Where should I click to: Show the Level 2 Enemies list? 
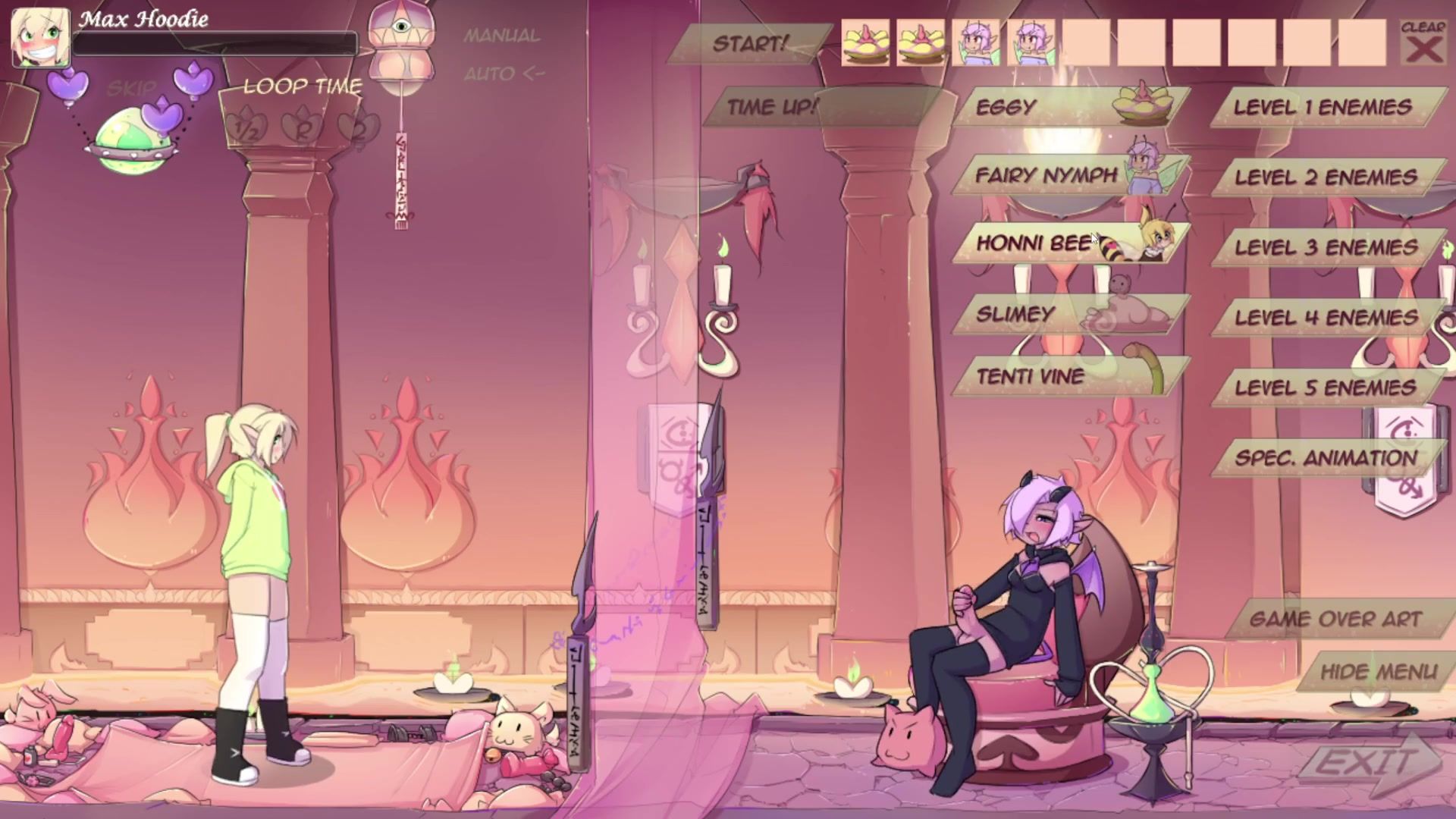tap(1326, 178)
